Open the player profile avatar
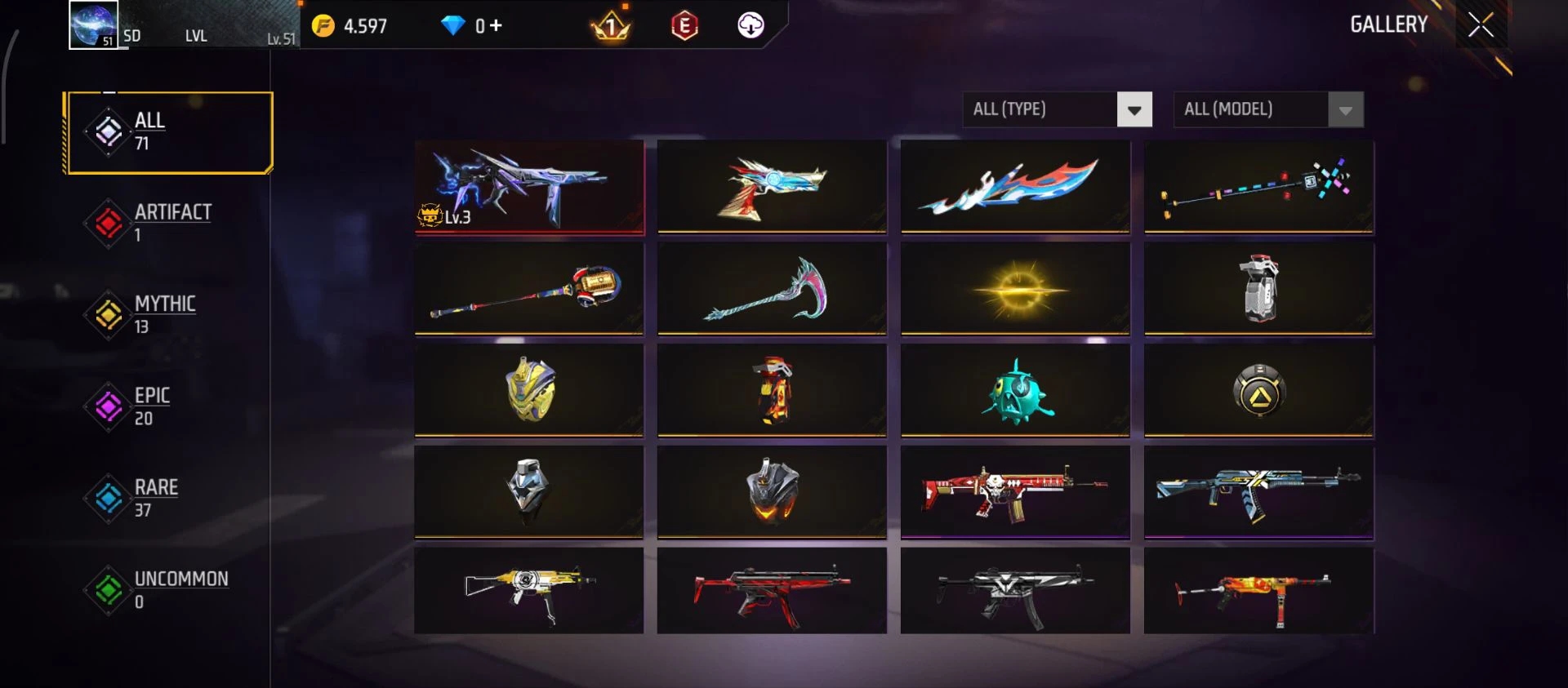 tap(93, 24)
